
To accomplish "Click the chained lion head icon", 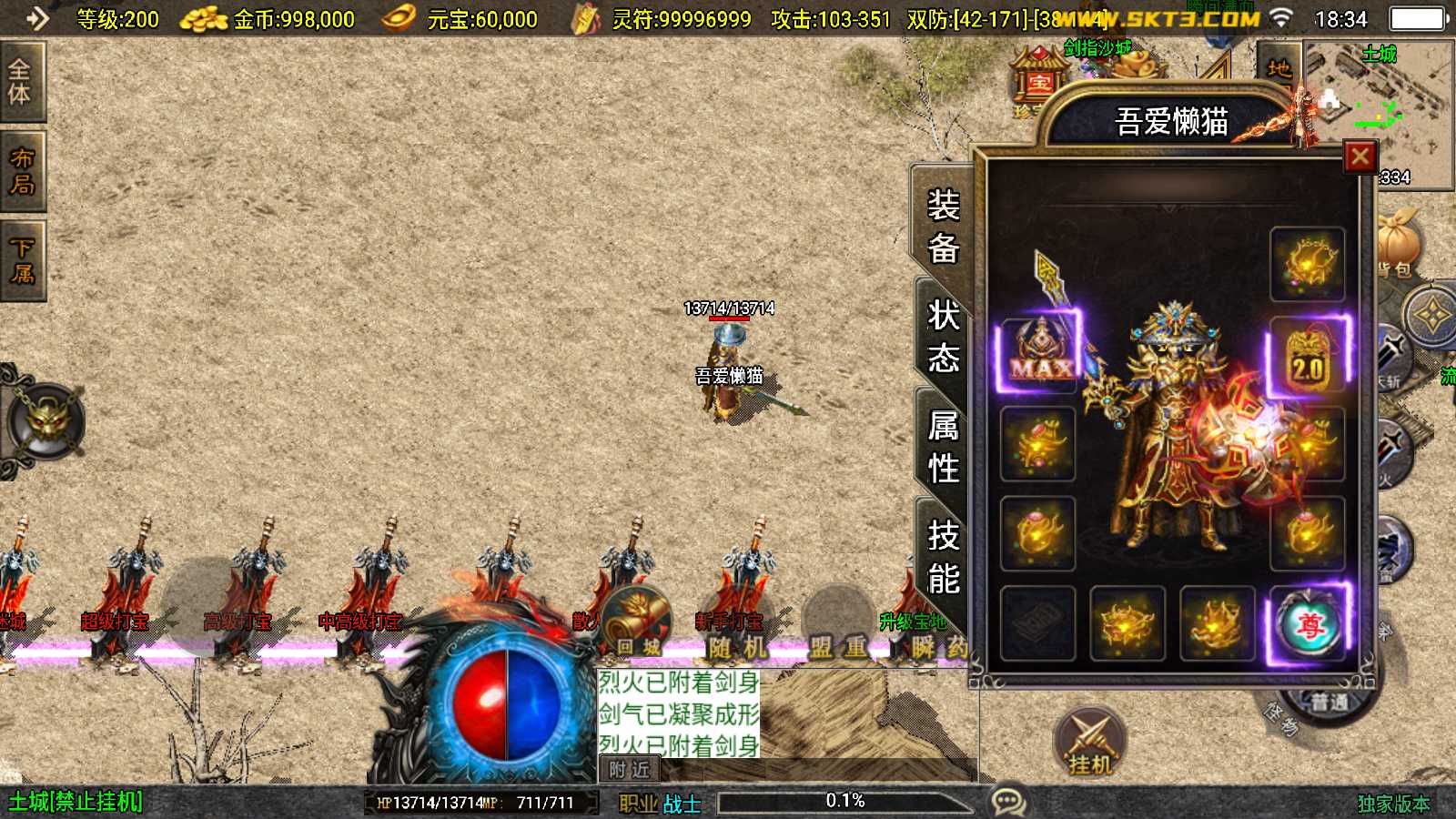I will [x=45, y=420].
